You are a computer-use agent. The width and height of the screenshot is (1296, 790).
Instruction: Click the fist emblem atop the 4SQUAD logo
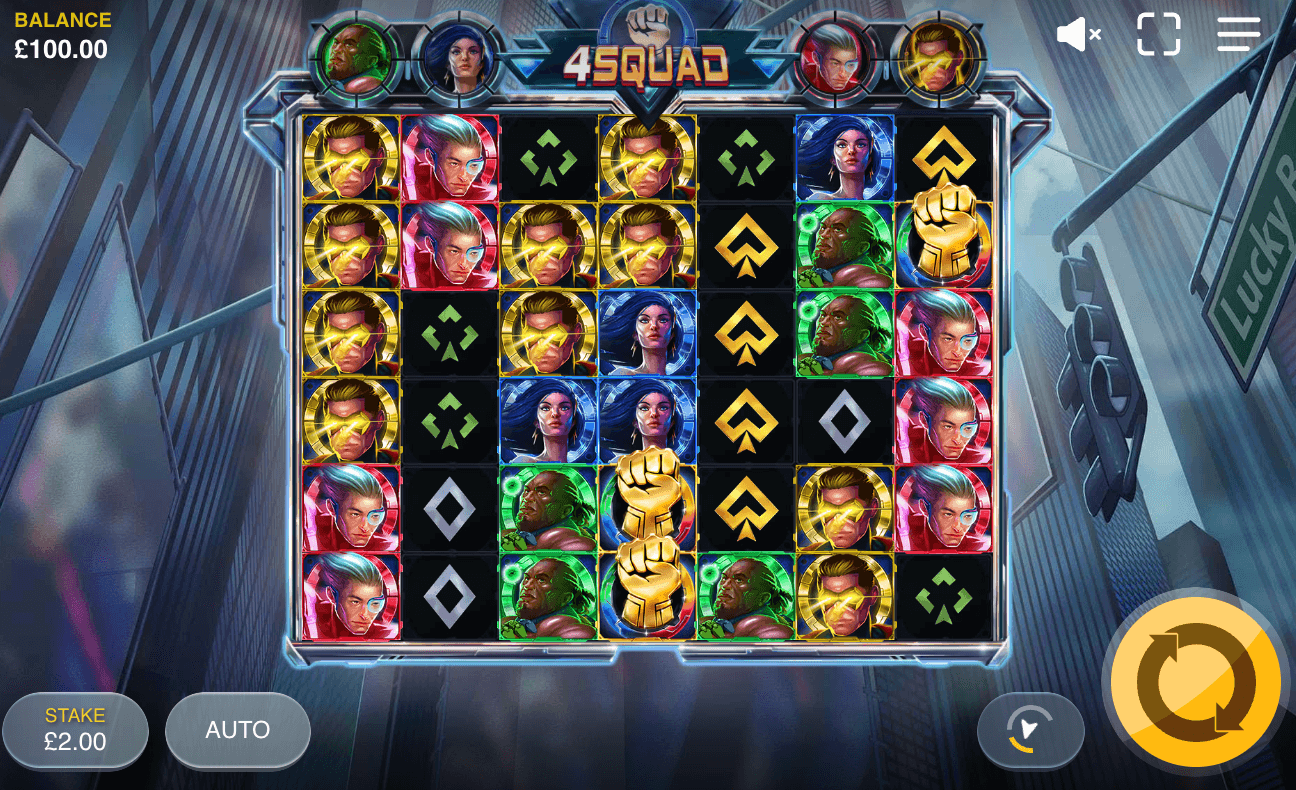click(x=647, y=20)
